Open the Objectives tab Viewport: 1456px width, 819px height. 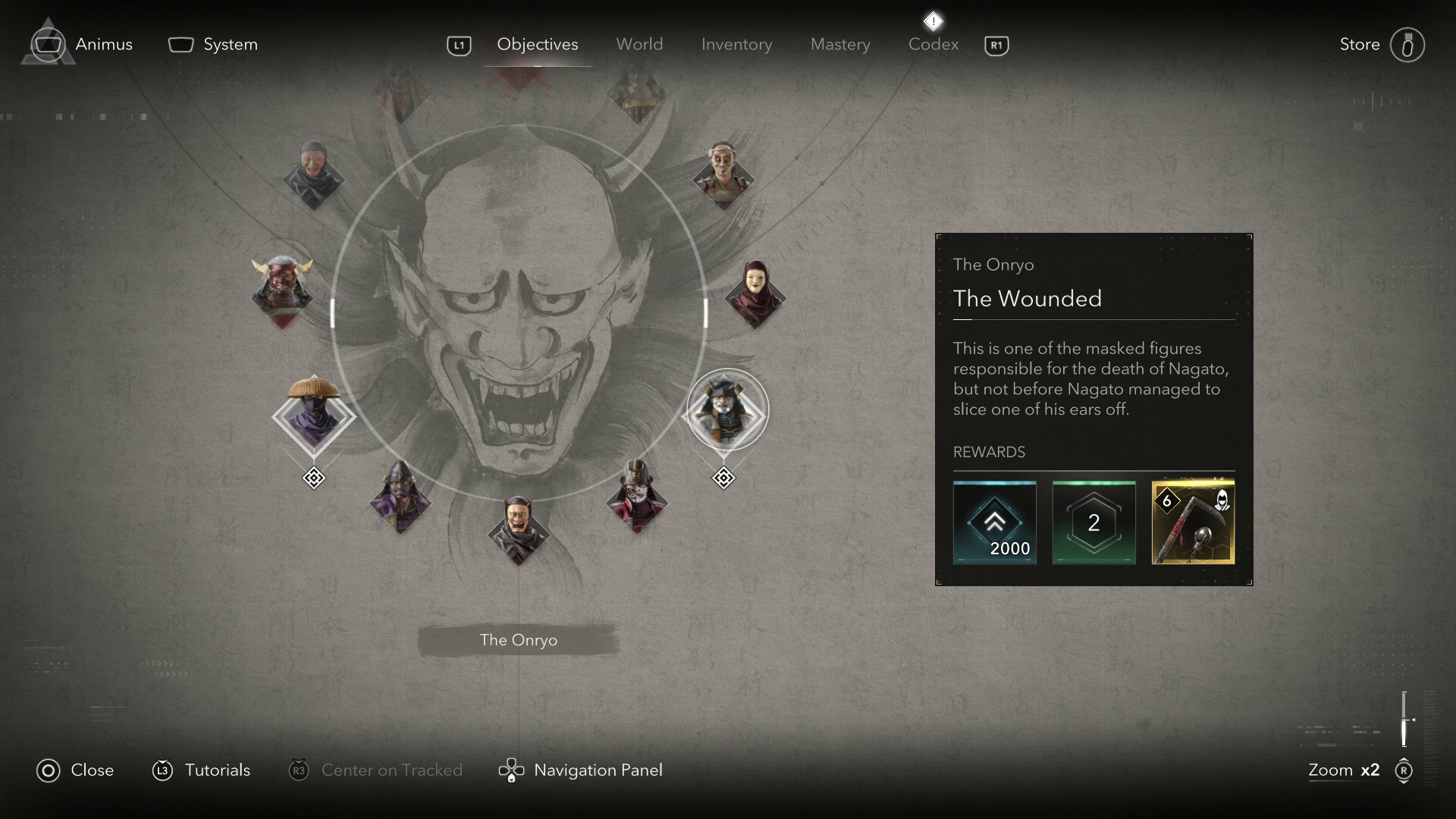click(x=537, y=45)
